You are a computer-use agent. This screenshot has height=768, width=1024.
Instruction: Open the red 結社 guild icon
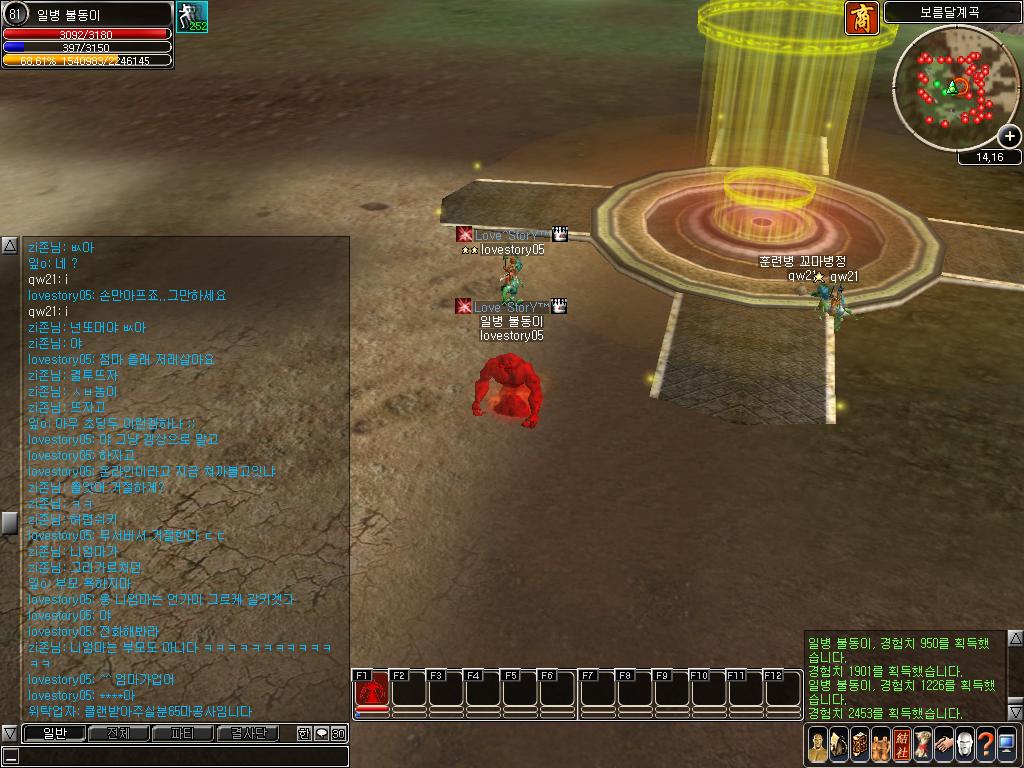point(901,743)
